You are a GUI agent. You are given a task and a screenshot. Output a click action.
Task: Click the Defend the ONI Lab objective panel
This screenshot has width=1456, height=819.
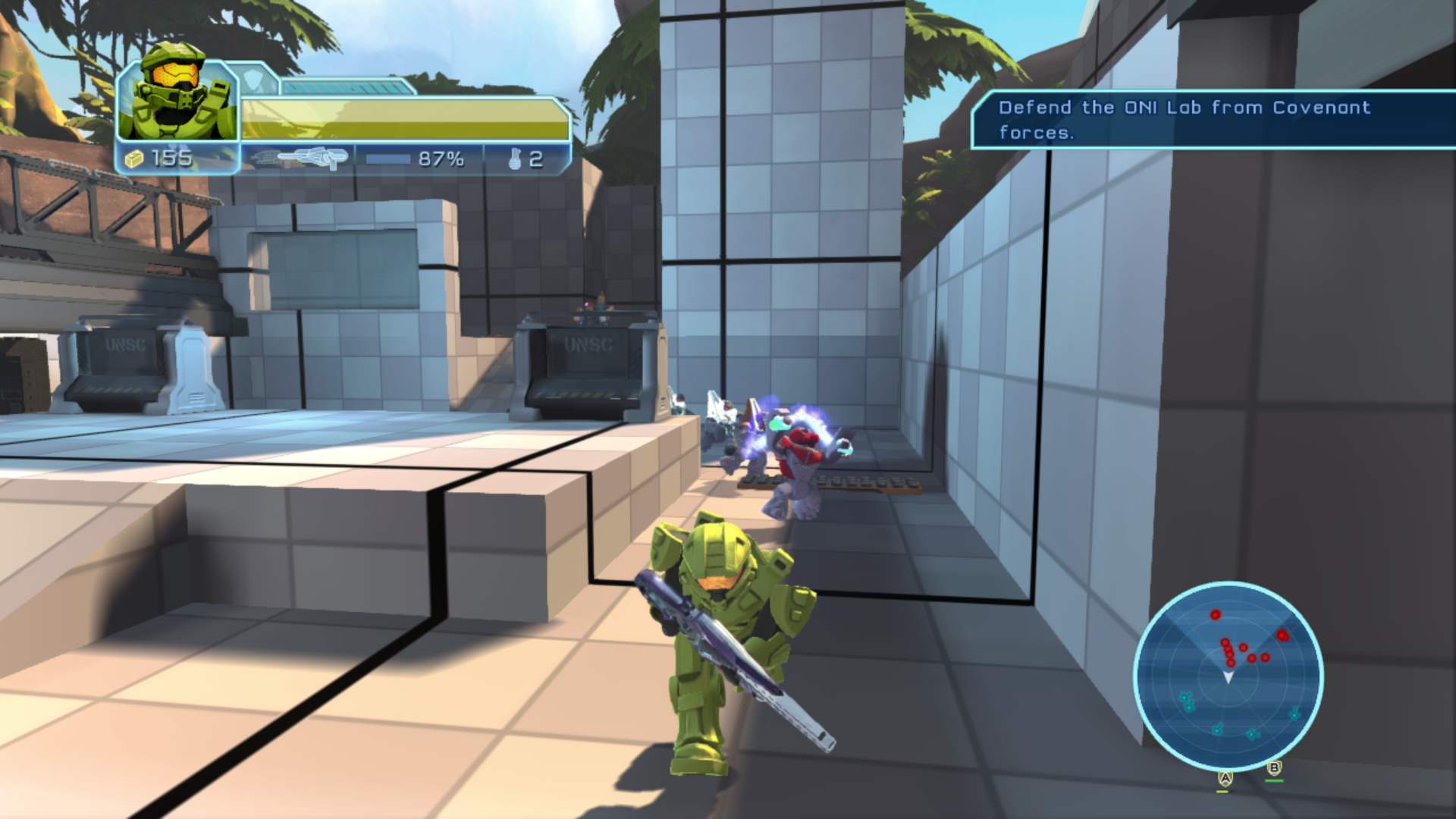coord(1212,120)
